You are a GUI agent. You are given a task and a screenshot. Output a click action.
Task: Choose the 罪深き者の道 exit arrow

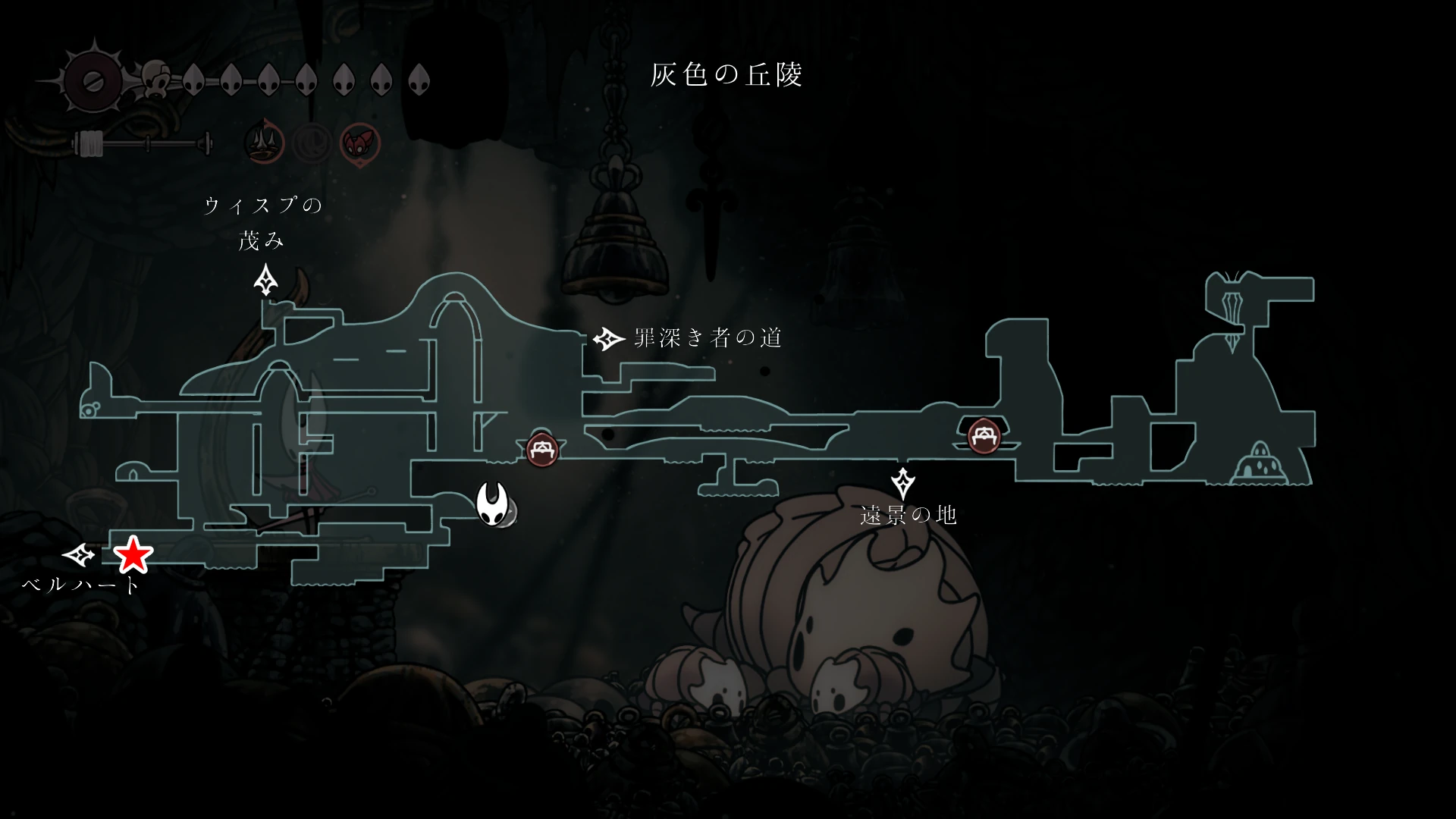(x=607, y=339)
